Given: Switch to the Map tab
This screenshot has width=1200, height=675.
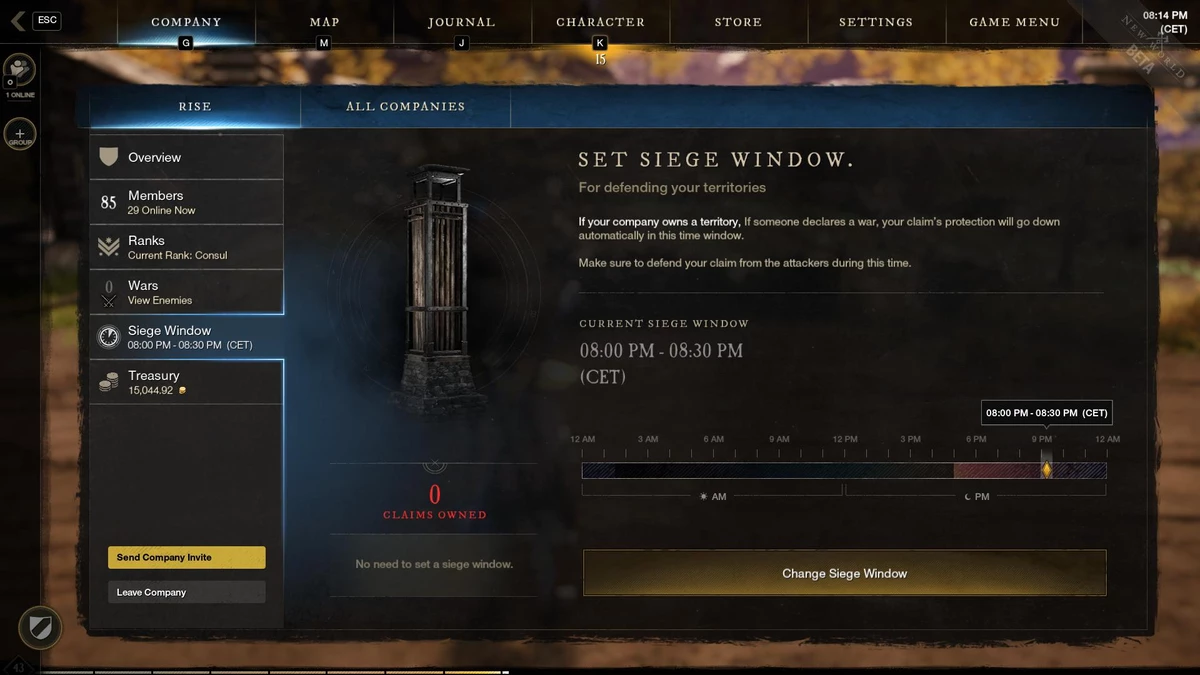Looking at the screenshot, I should [324, 22].
